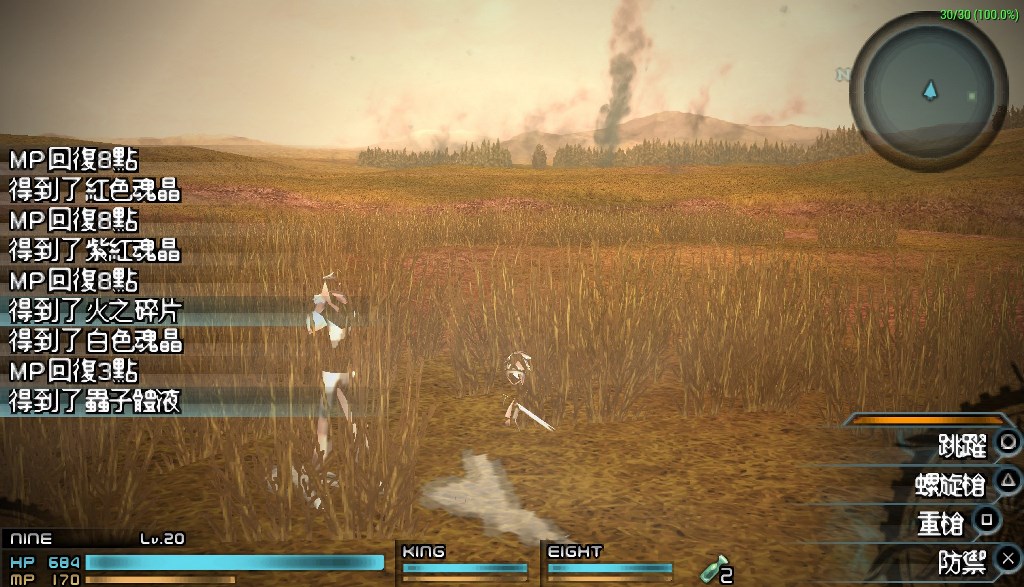Screen dimensions: 1024x587
Task: Switch to party member KING
Action: pos(464,562)
